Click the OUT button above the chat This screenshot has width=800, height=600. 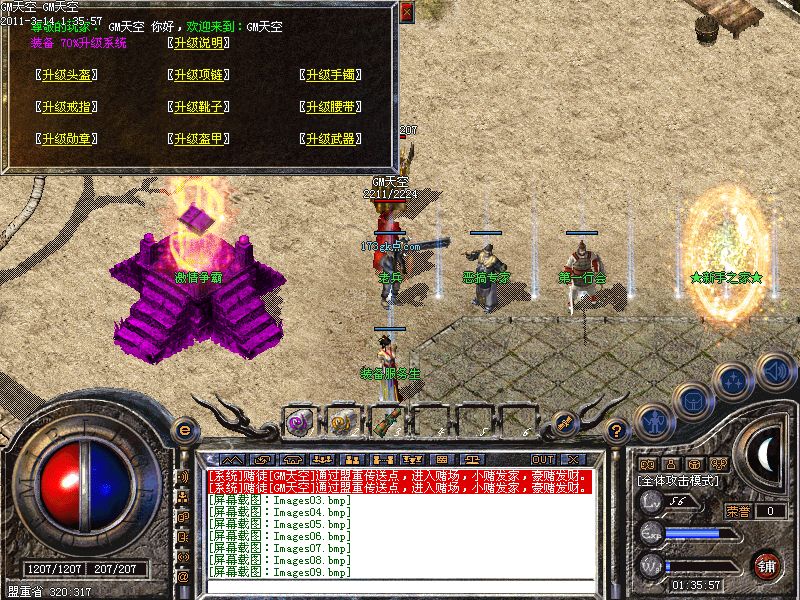pos(543,459)
